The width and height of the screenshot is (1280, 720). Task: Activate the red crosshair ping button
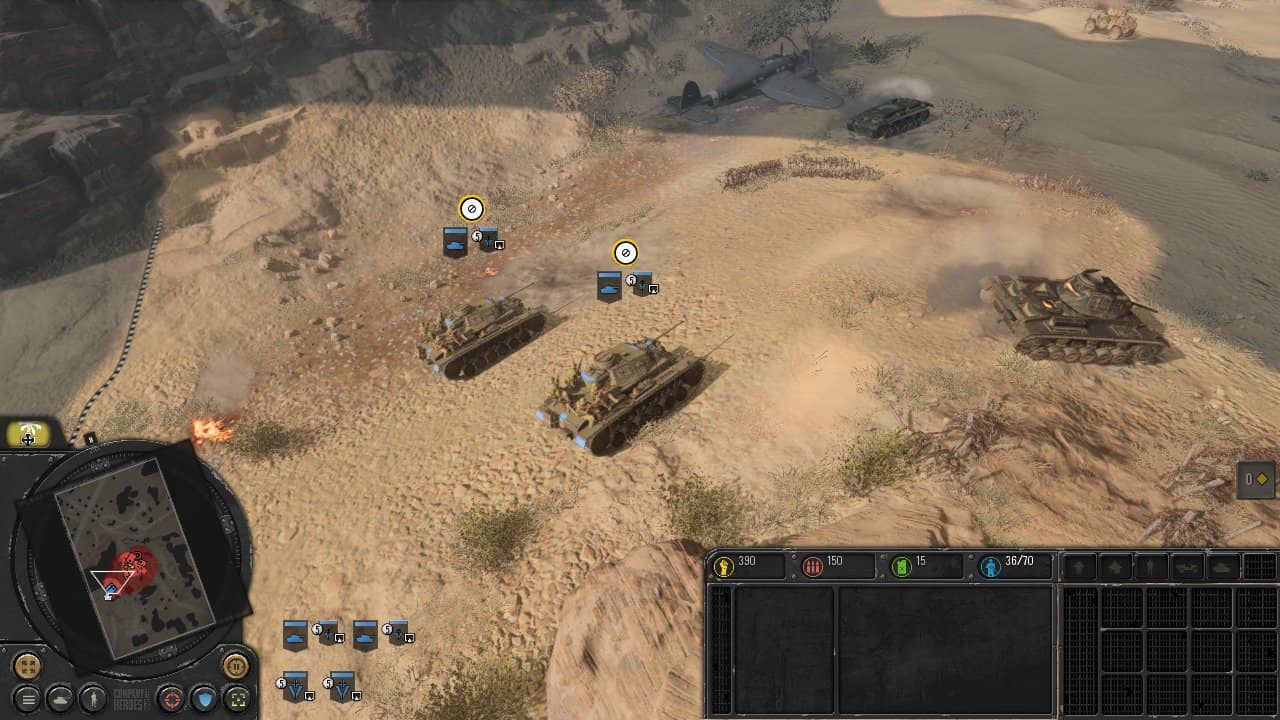(172, 697)
